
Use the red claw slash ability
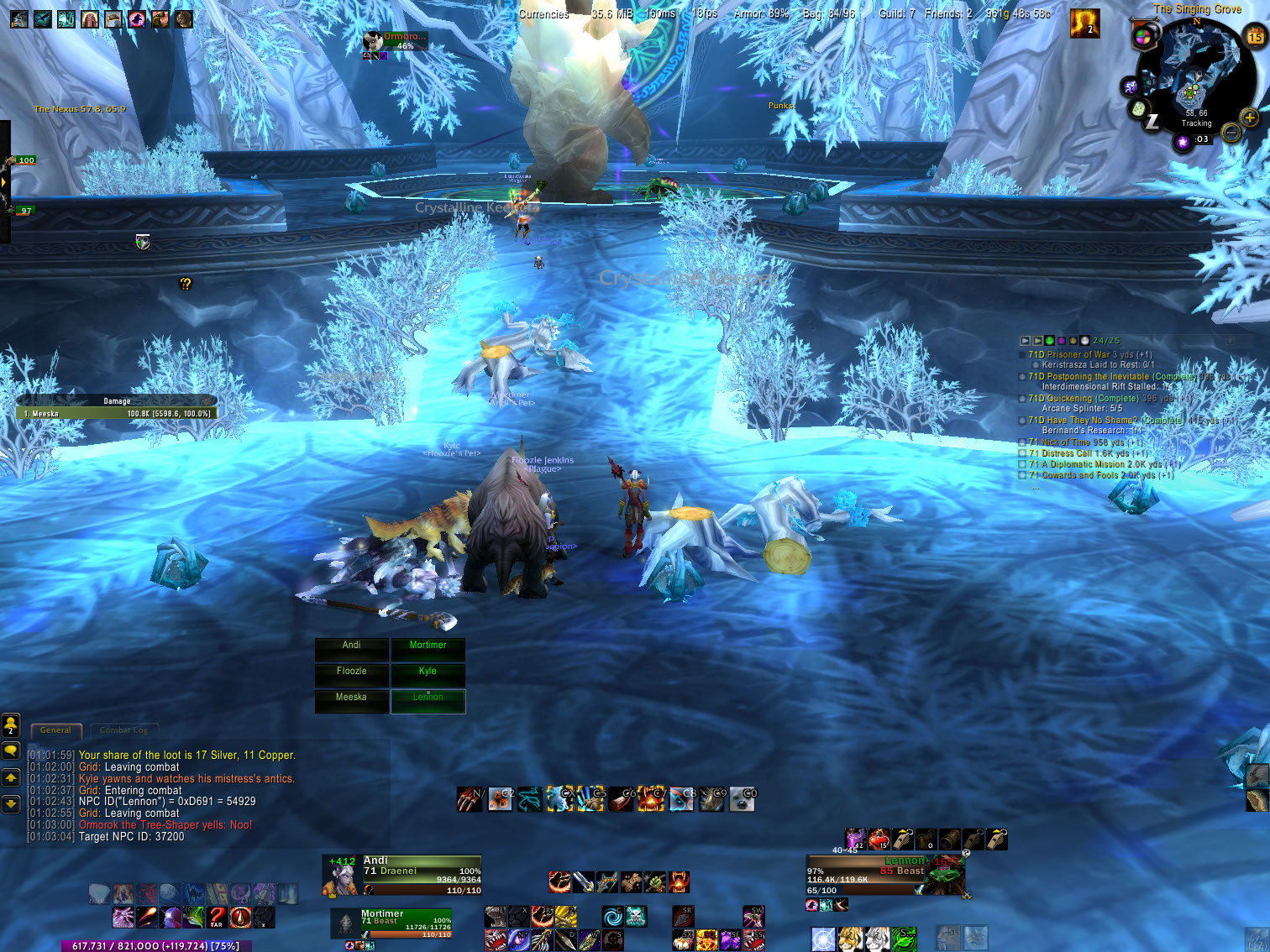[470, 800]
